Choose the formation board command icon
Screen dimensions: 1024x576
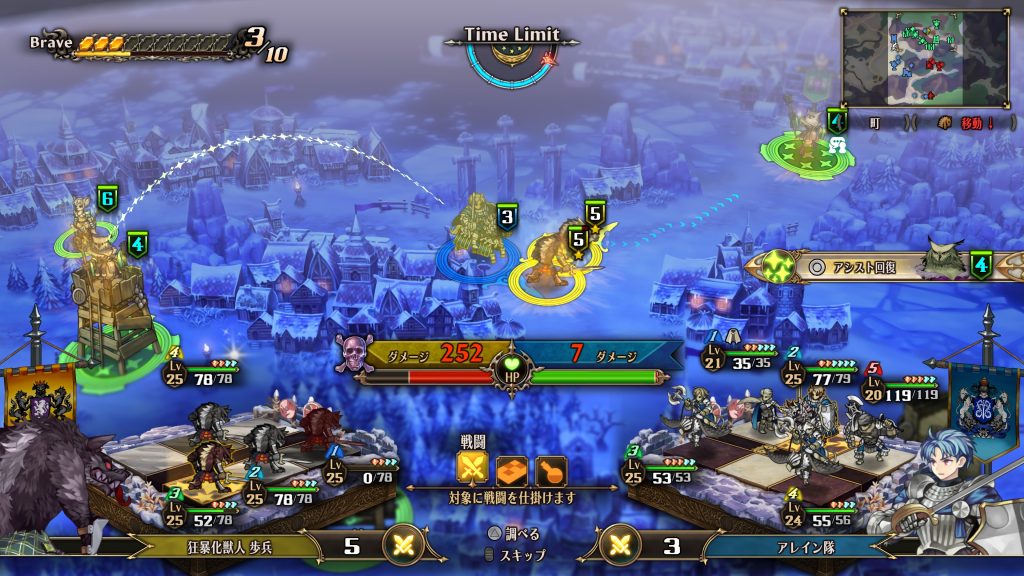click(x=511, y=469)
